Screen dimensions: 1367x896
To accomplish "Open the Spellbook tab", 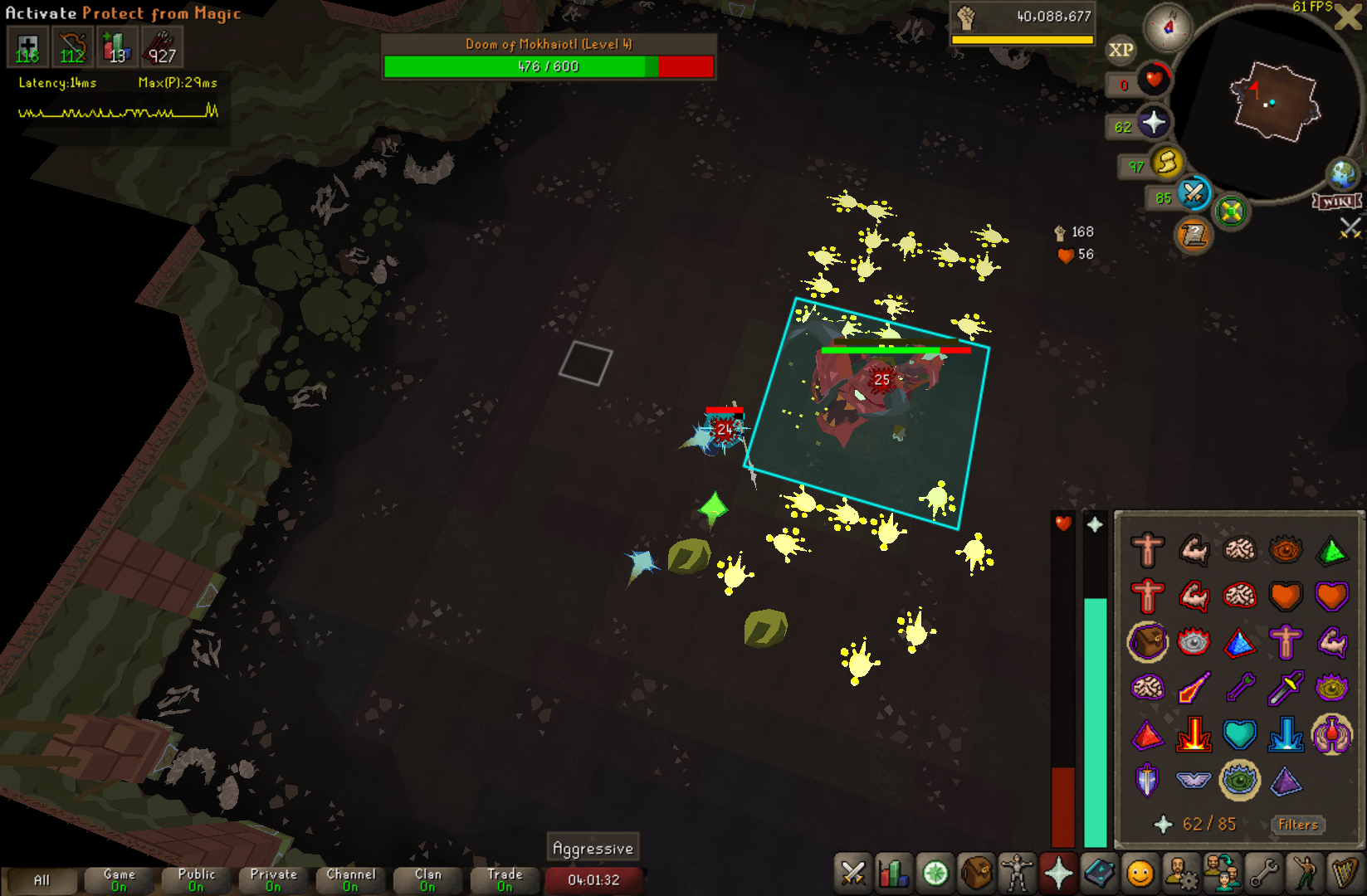I will pyautogui.click(x=1099, y=874).
